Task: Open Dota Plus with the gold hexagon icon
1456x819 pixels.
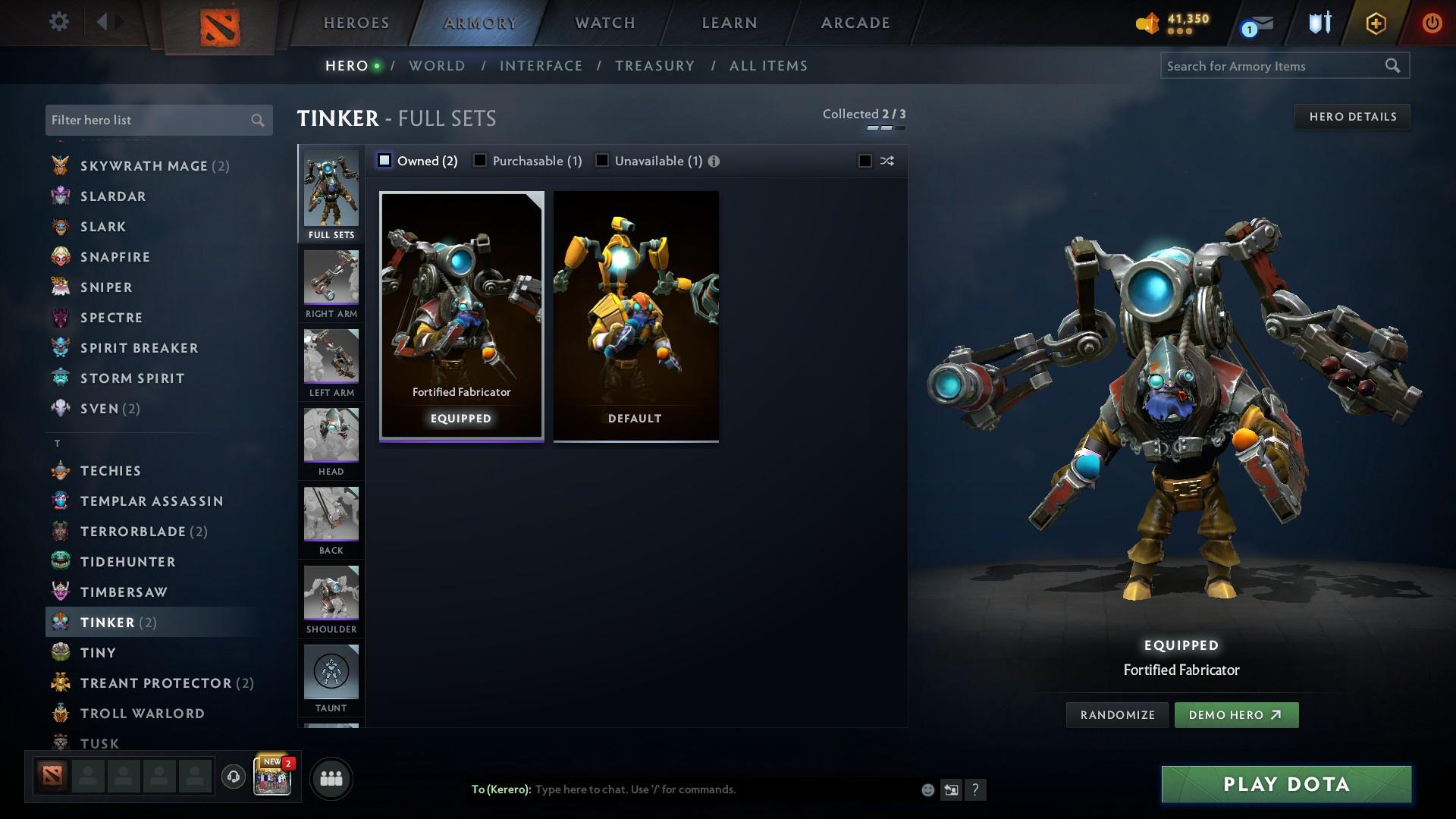Action: 1376,24
